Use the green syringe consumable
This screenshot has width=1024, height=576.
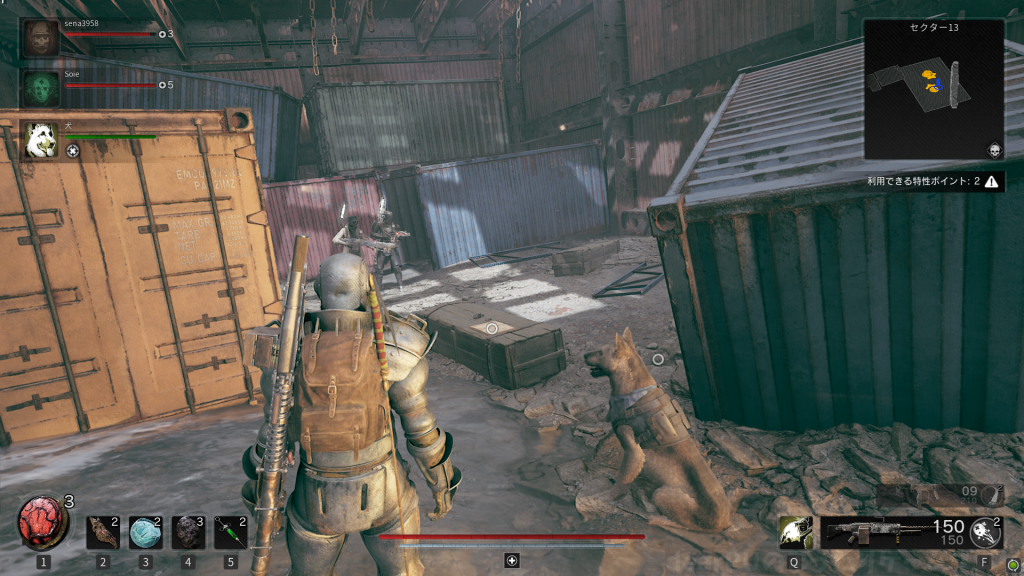pos(231,533)
